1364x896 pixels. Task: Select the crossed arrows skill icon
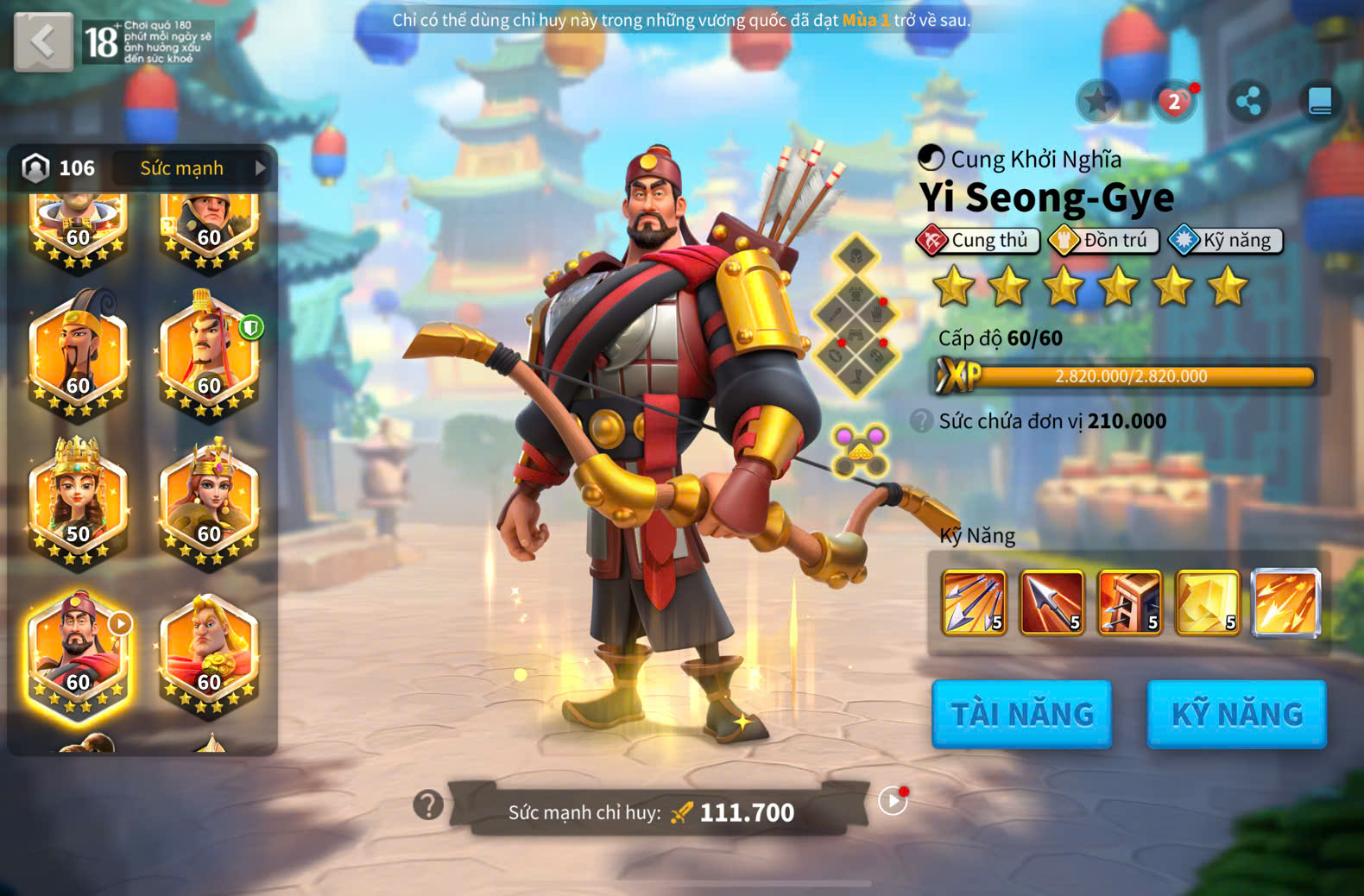(x=974, y=603)
